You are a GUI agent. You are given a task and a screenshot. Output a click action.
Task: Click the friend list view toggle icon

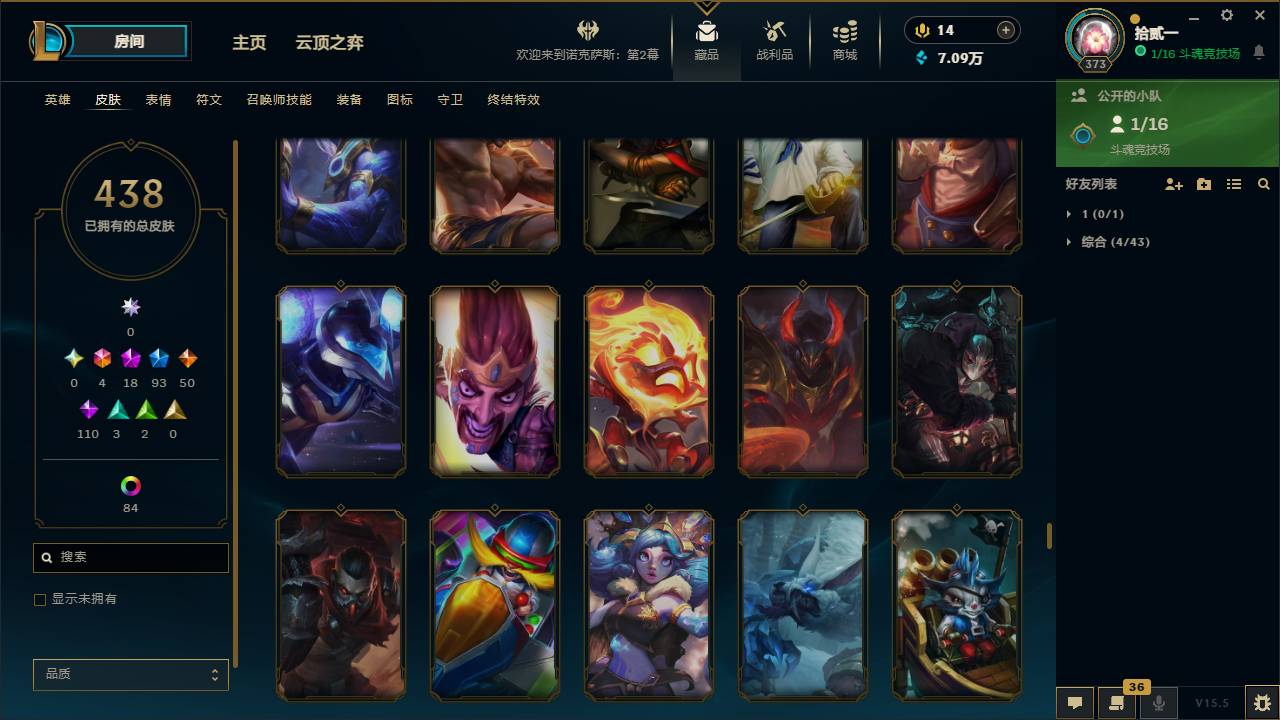(1234, 184)
